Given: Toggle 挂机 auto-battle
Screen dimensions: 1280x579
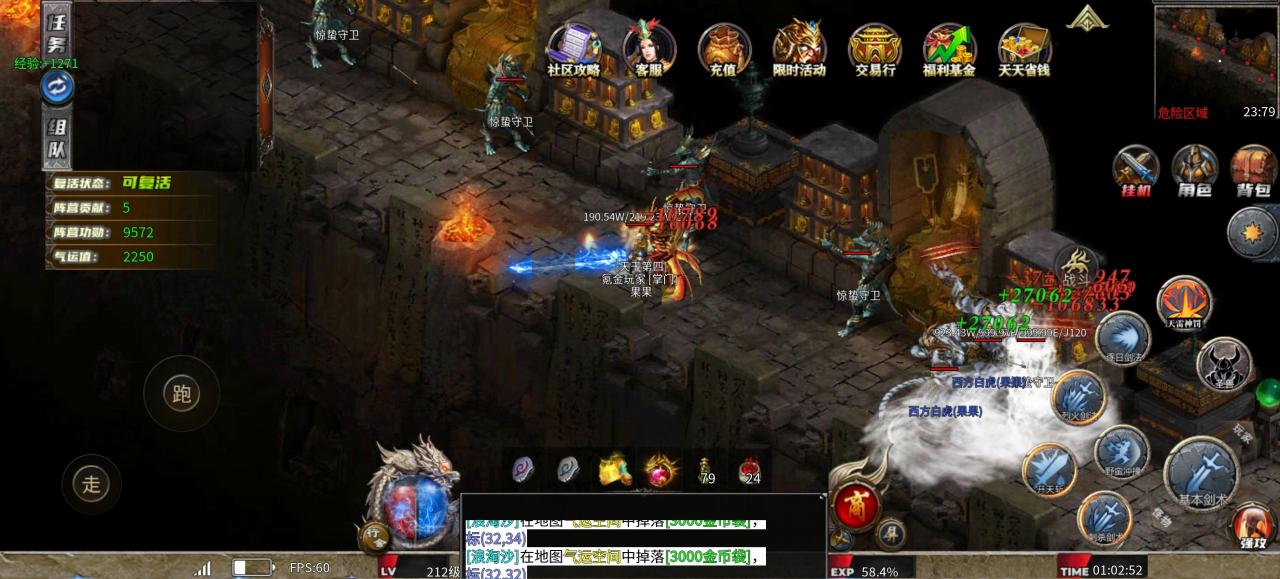Looking at the screenshot, I should pos(1136,170).
